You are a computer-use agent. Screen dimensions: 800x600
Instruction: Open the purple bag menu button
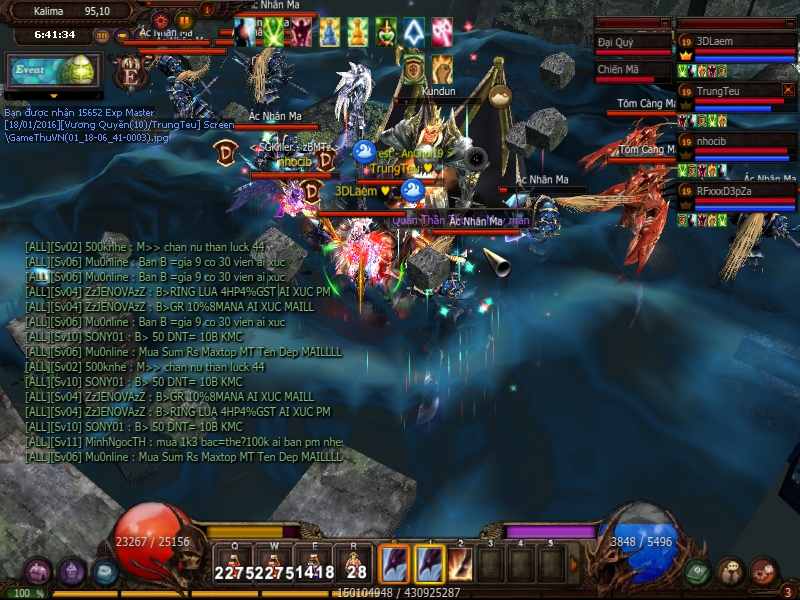coord(38,572)
